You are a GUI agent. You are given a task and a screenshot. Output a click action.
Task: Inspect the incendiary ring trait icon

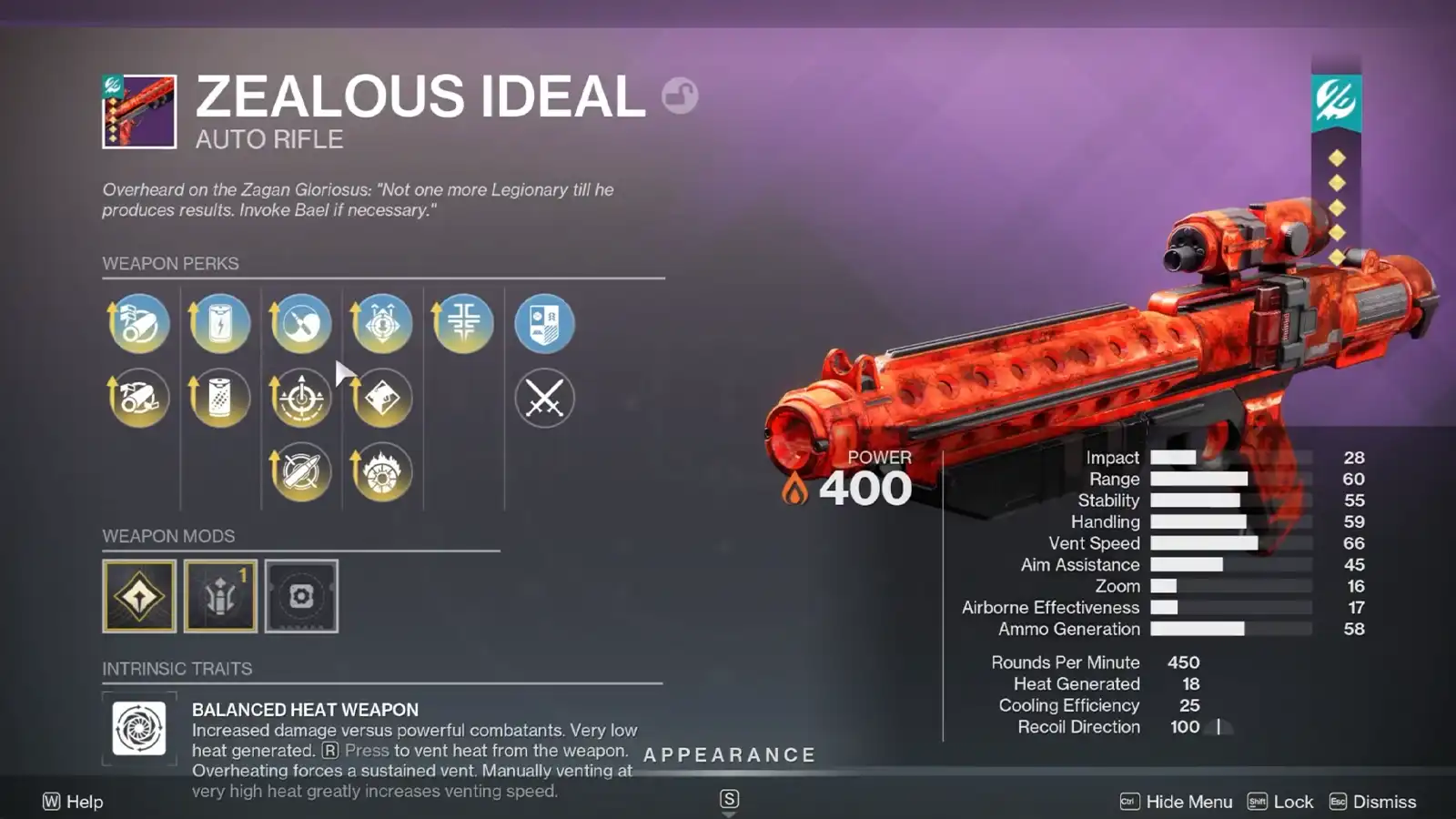(x=382, y=470)
